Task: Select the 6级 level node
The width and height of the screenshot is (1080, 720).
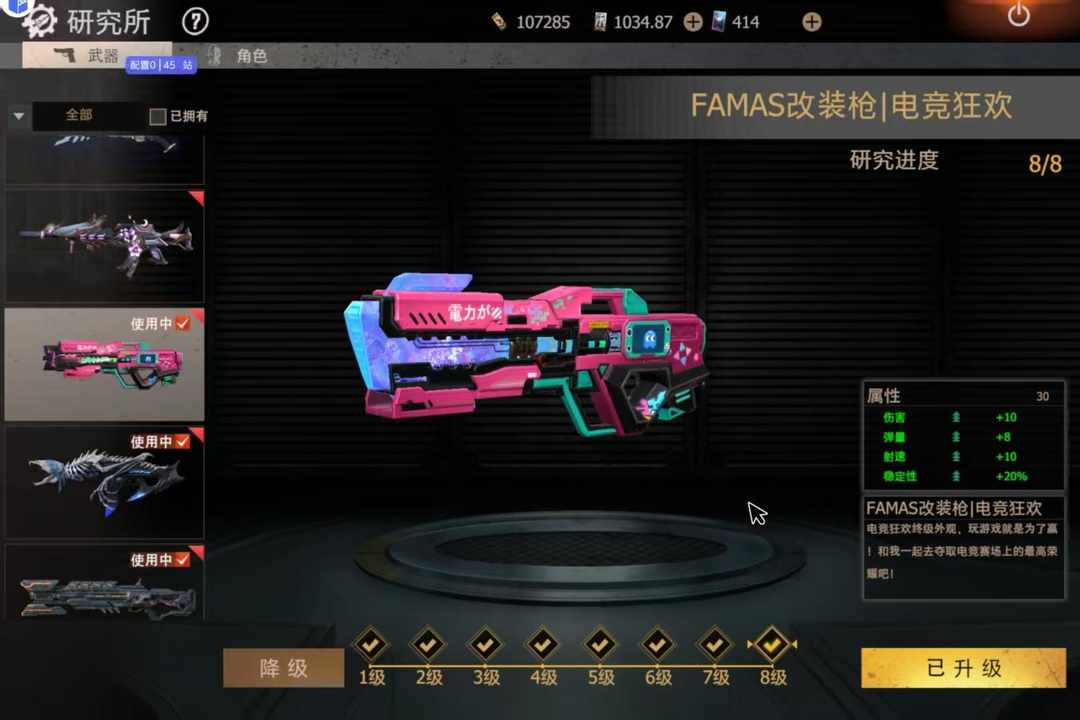Action: (658, 645)
